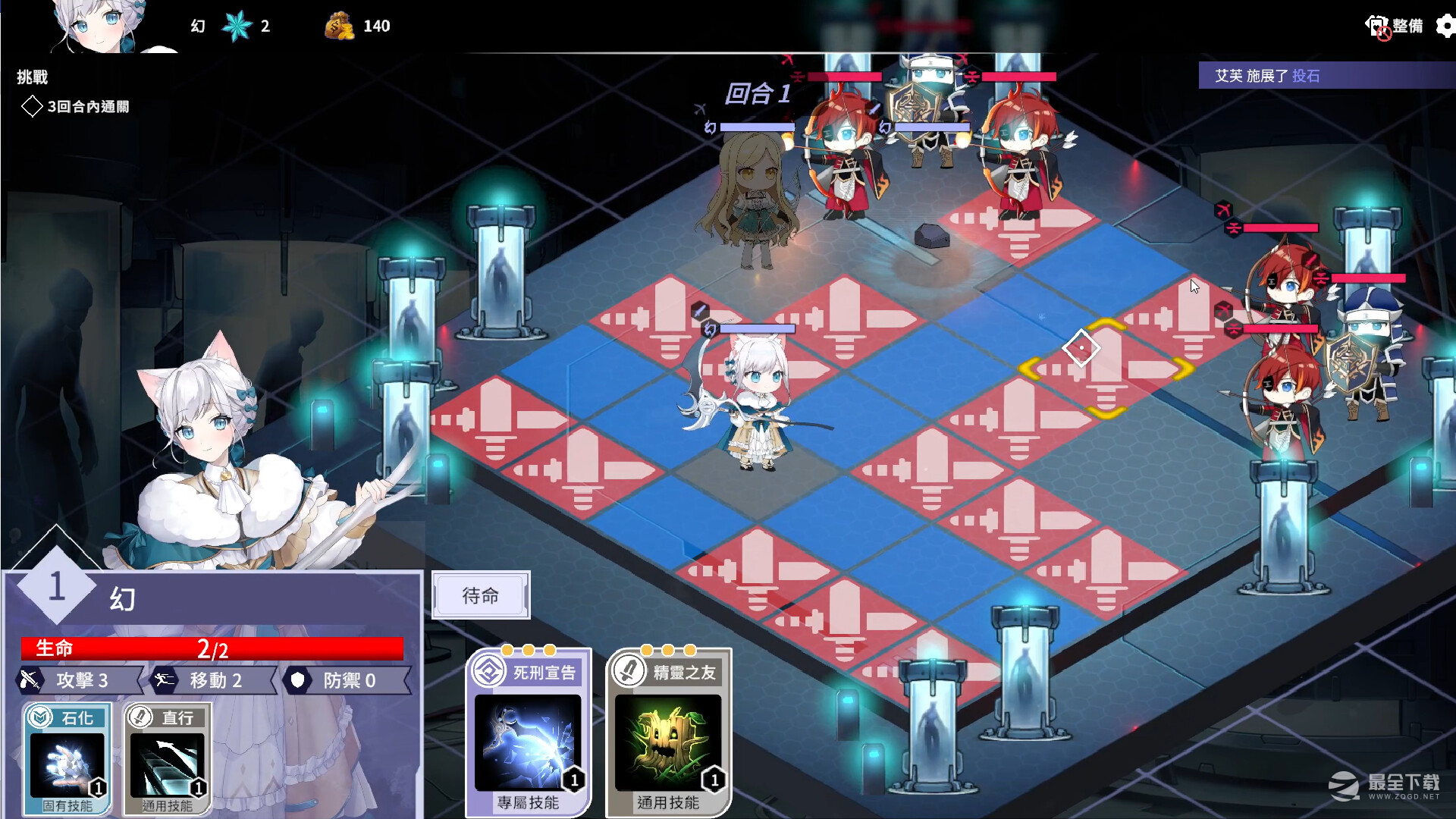Open the settings gear menu
This screenshot has height=819, width=1456.
(1443, 25)
